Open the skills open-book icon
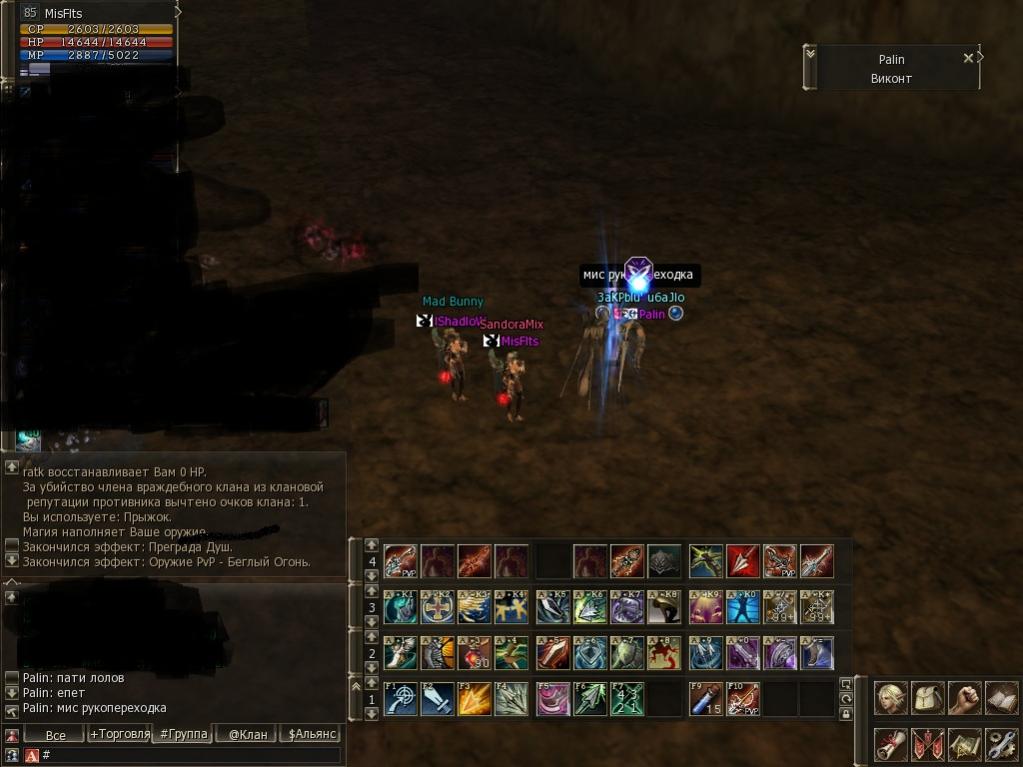The height and width of the screenshot is (767, 1023). 1001,697
